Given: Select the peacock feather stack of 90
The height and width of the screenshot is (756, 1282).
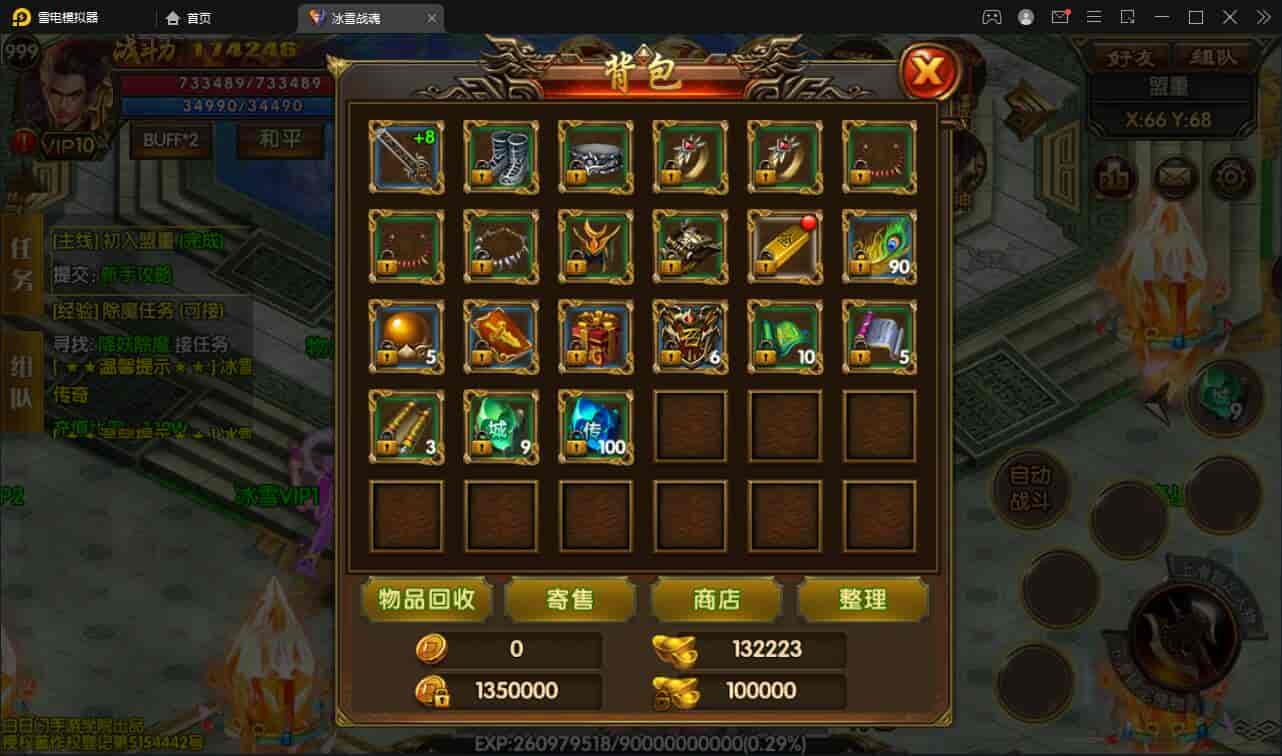Looking at the screenshot, I should (880, 246).
